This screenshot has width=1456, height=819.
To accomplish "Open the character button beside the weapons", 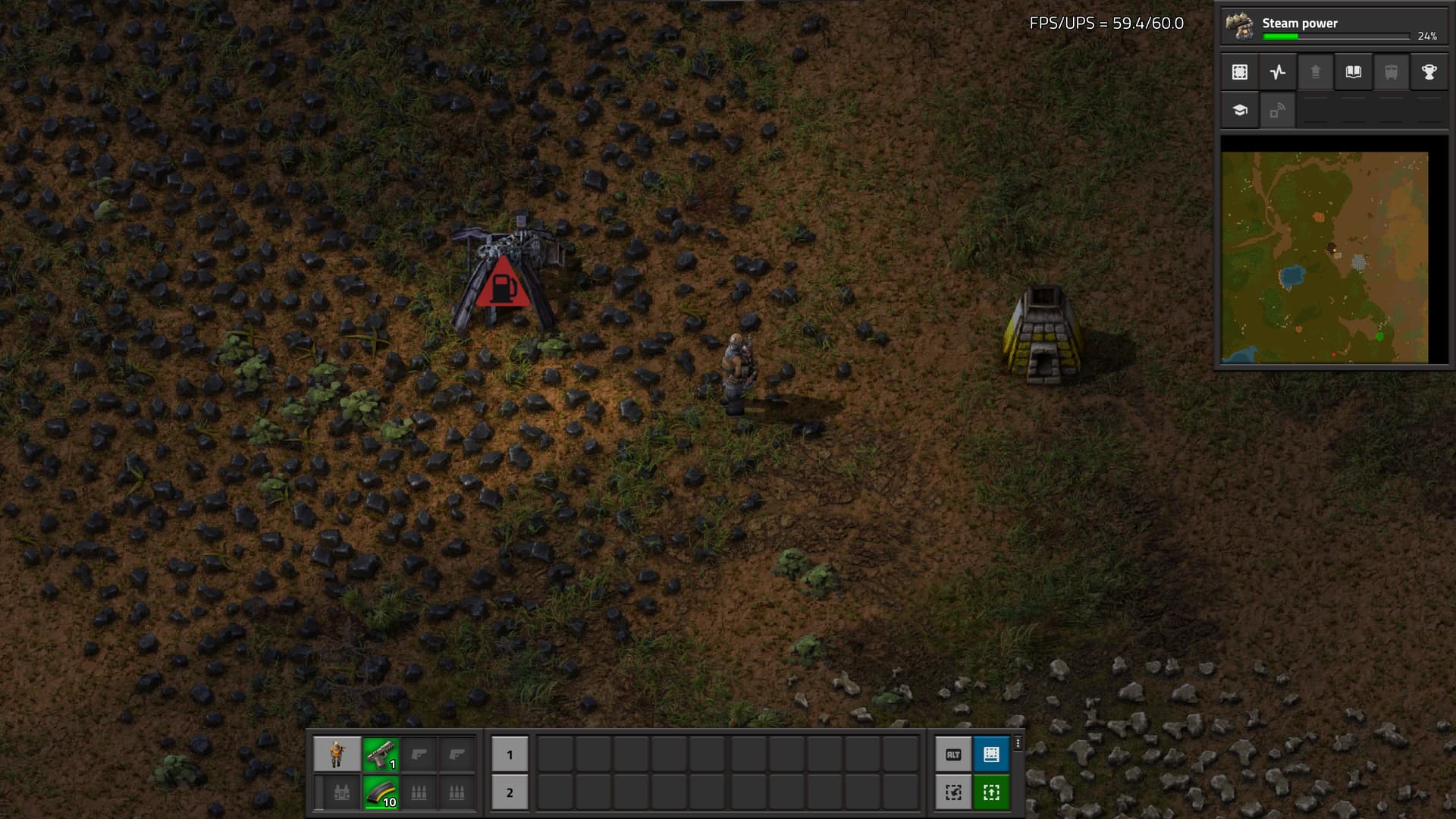I will (337, 755).
